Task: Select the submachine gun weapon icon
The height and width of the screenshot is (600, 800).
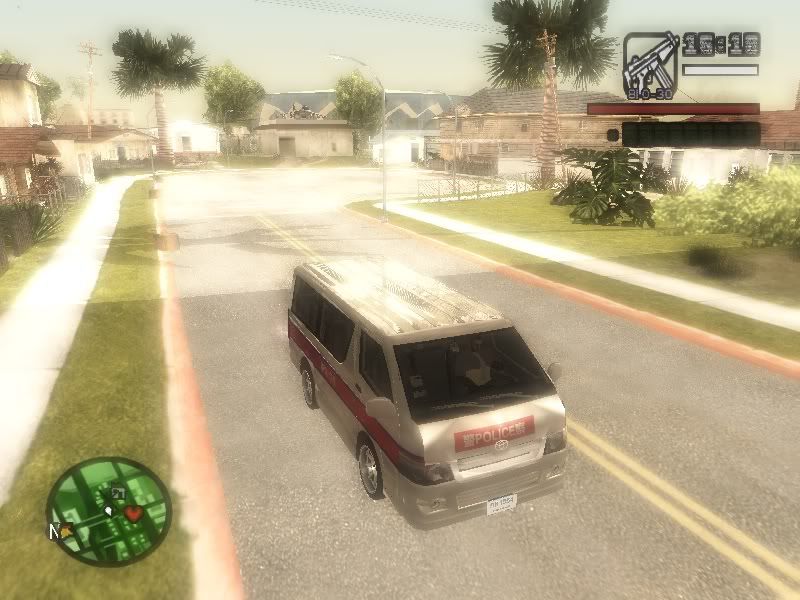Action: coord(651,63)
